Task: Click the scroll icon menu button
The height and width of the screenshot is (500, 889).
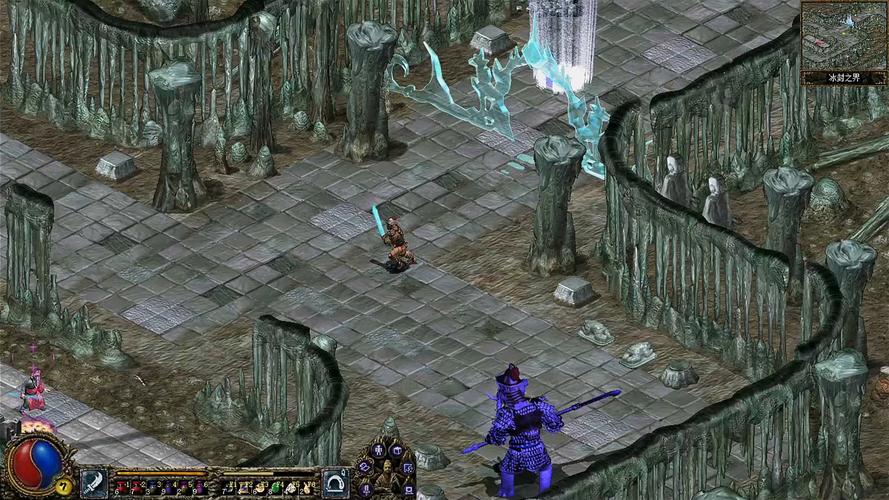Action: tap(364, 466)
